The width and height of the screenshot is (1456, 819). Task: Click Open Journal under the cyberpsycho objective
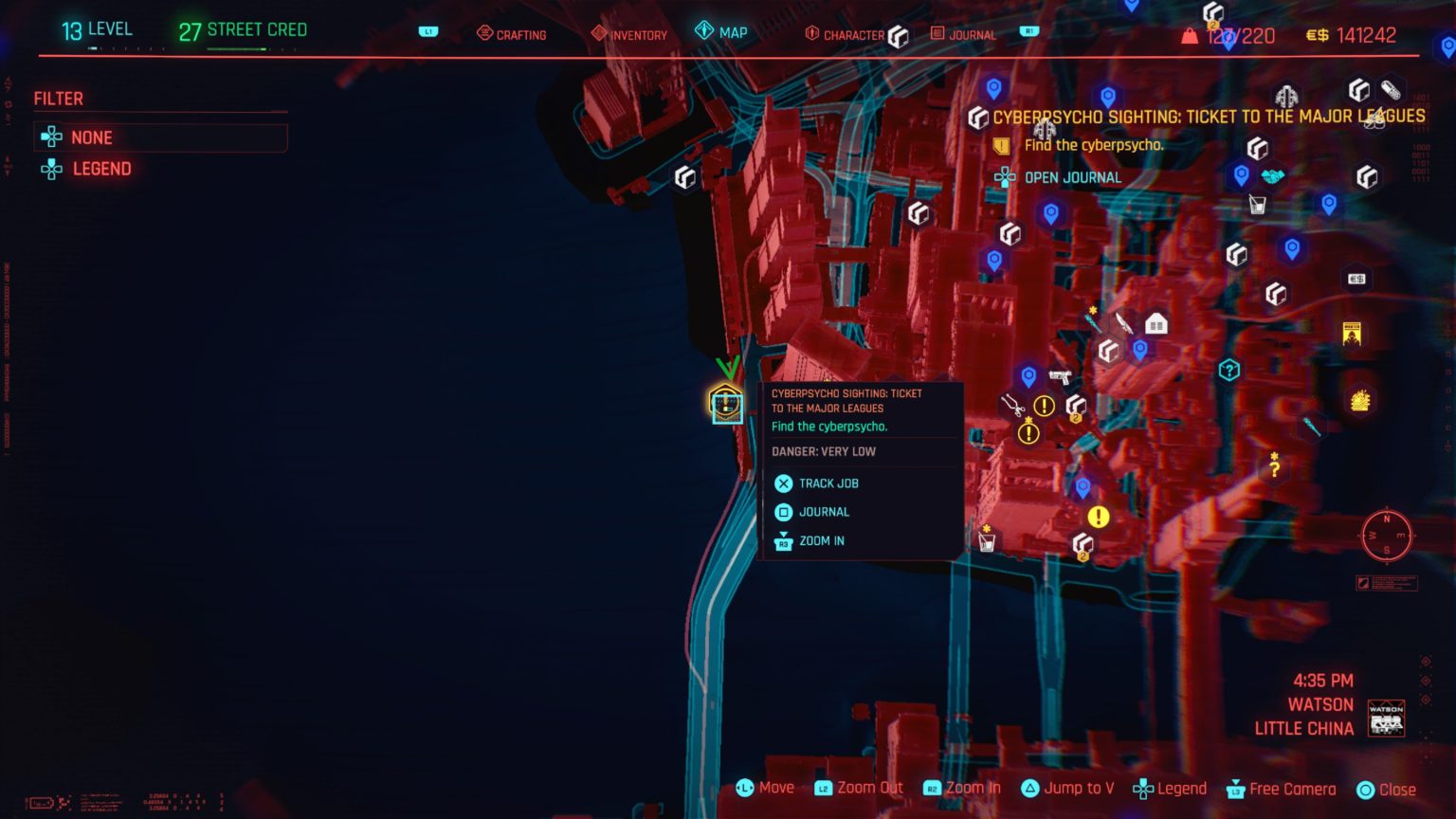pos(1071,177)
